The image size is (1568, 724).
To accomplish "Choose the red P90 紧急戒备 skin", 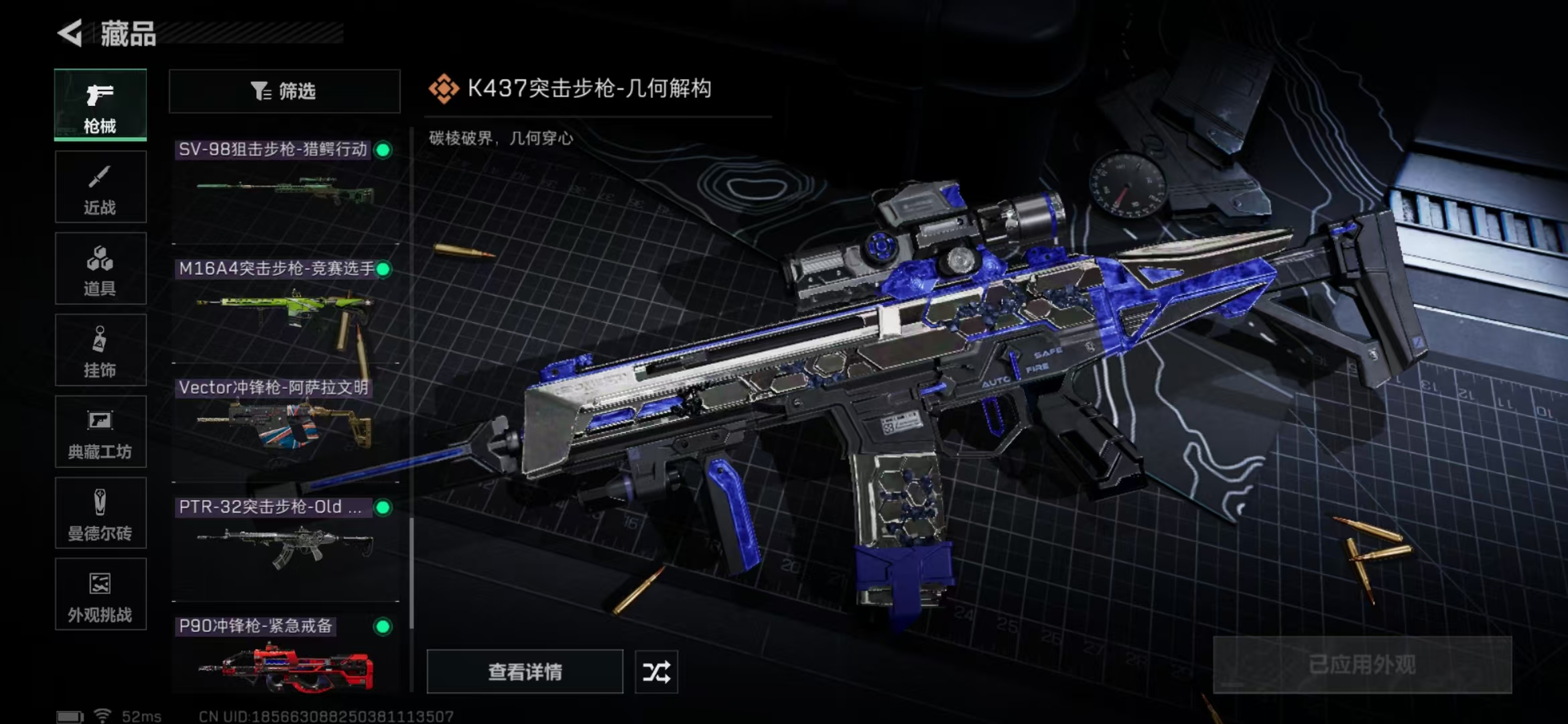I will [x=285, y=660].
